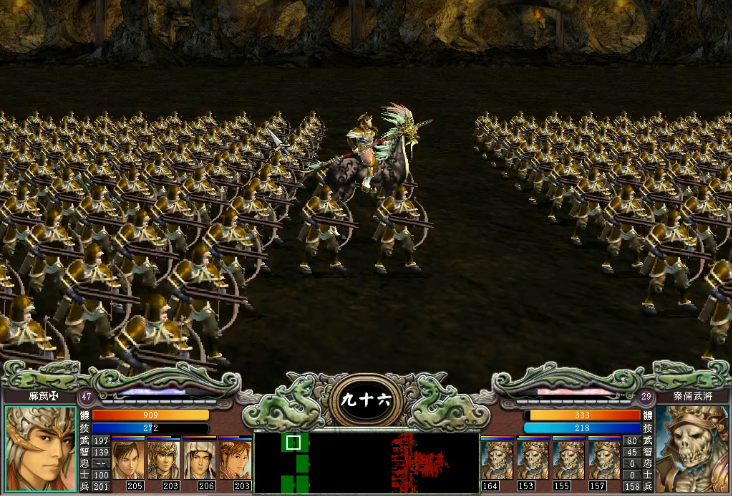732x496 pixels.
Task: Select the officer portrait labeled 206
Action: [x=199, y=459]
